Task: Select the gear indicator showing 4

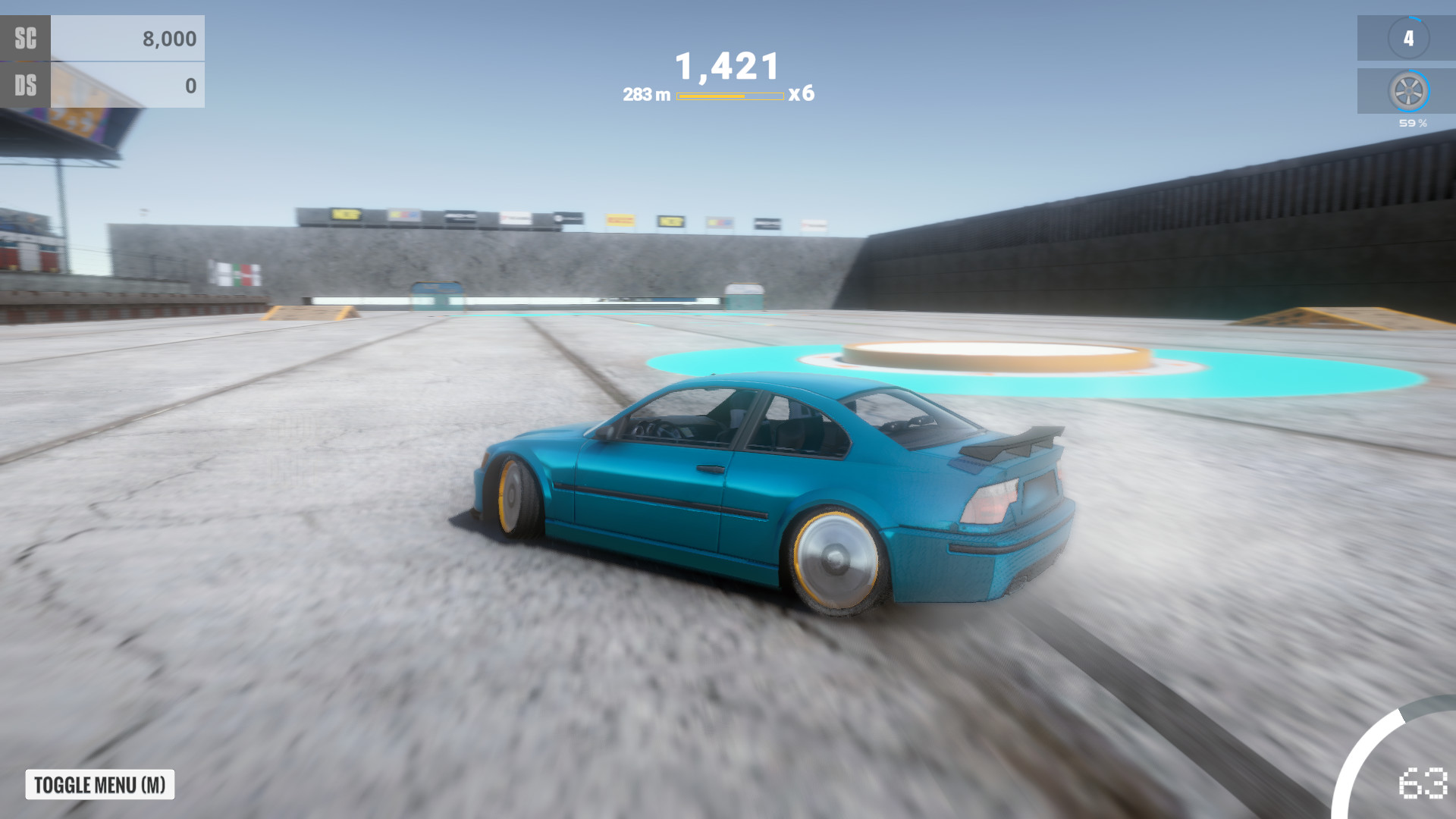Action: [1410, 36]
